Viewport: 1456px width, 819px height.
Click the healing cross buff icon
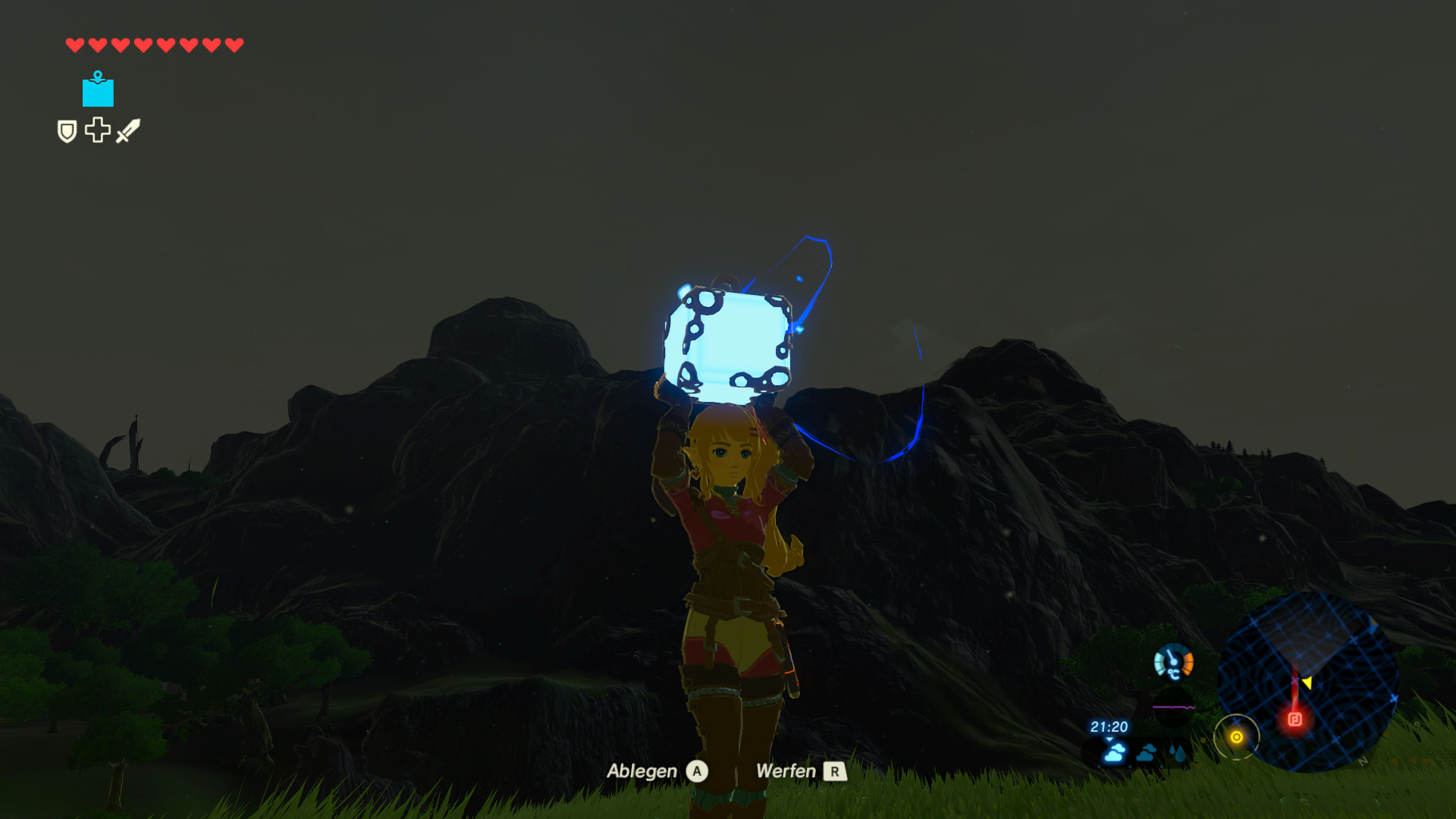[98, 130]
